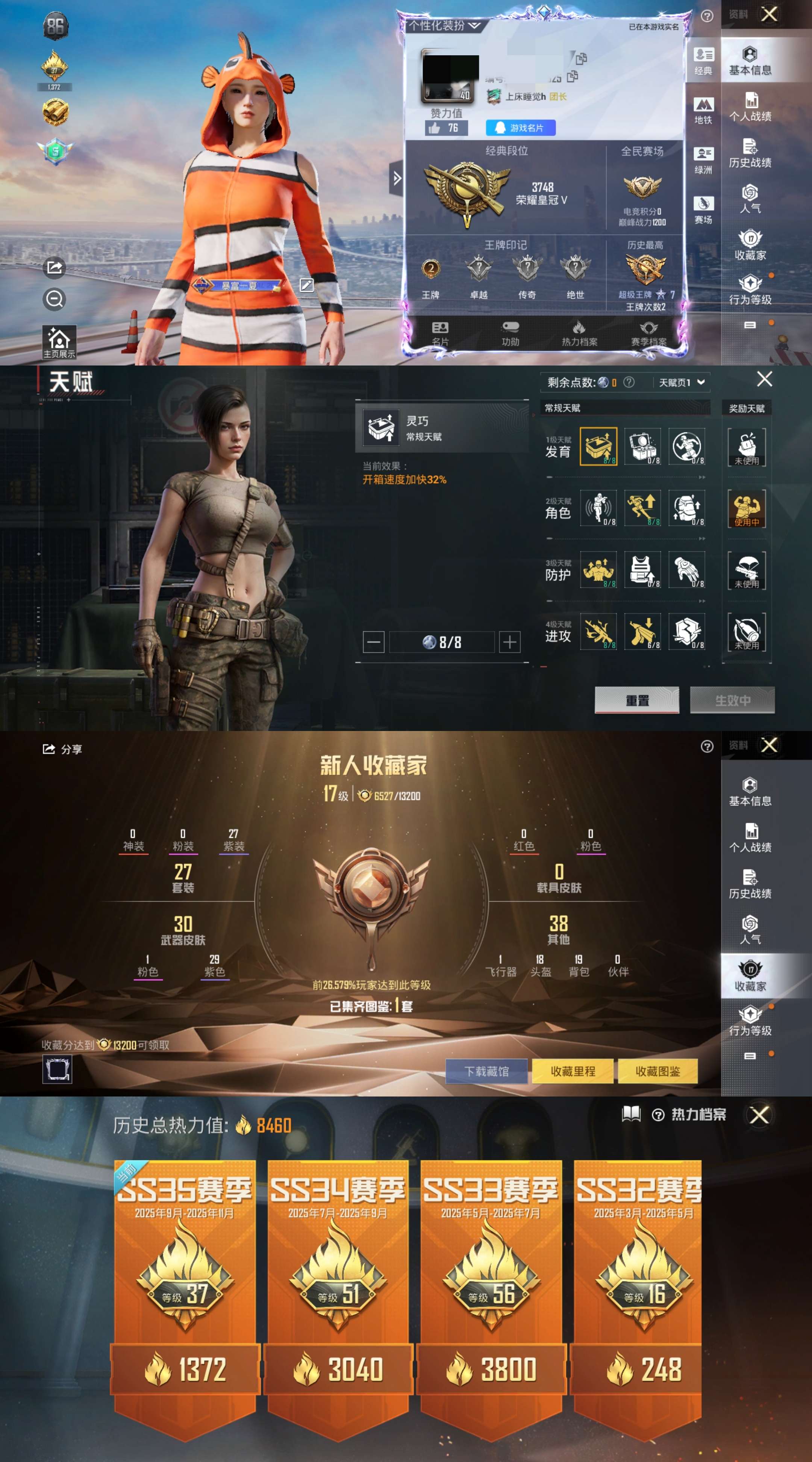Screen dimensions: 812x1462
Task: Open the 赛季档案 season archive icon
Action: tap(649, 334)
